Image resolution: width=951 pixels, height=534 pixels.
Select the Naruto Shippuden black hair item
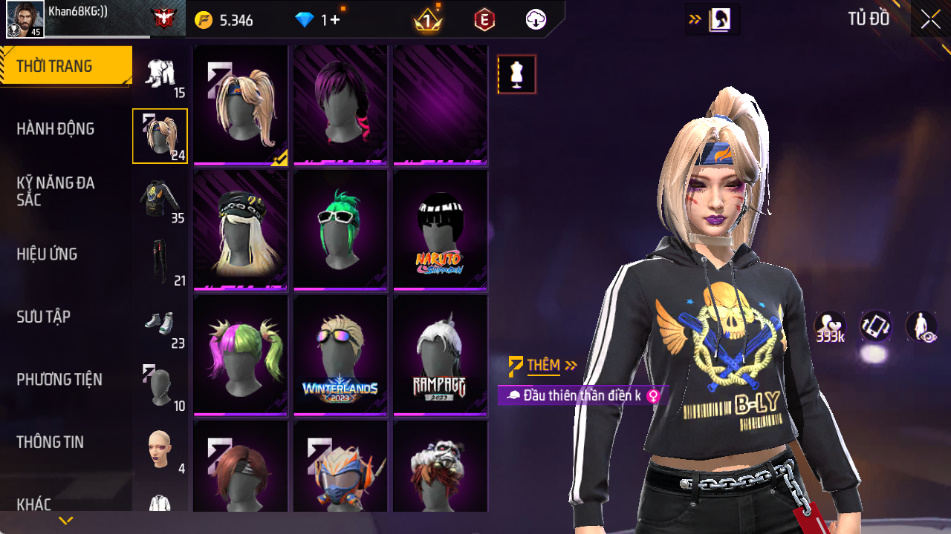pos(440,230)
